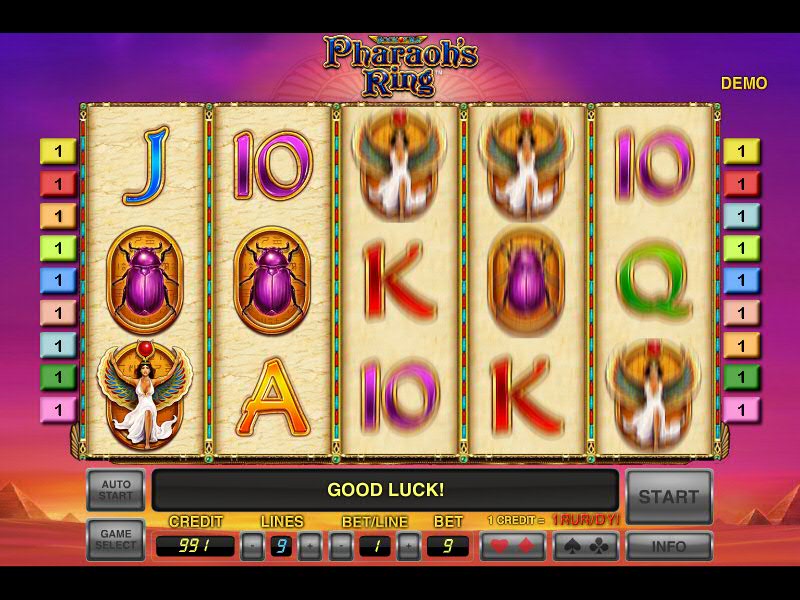Open the Game Select menu
The image size is (800, 600).
coord(116,540)
